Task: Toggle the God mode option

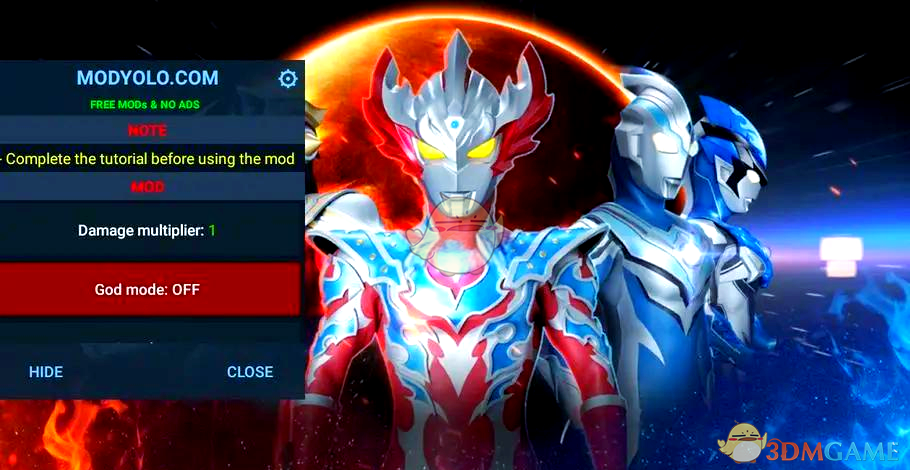Action: pos(148,289)
